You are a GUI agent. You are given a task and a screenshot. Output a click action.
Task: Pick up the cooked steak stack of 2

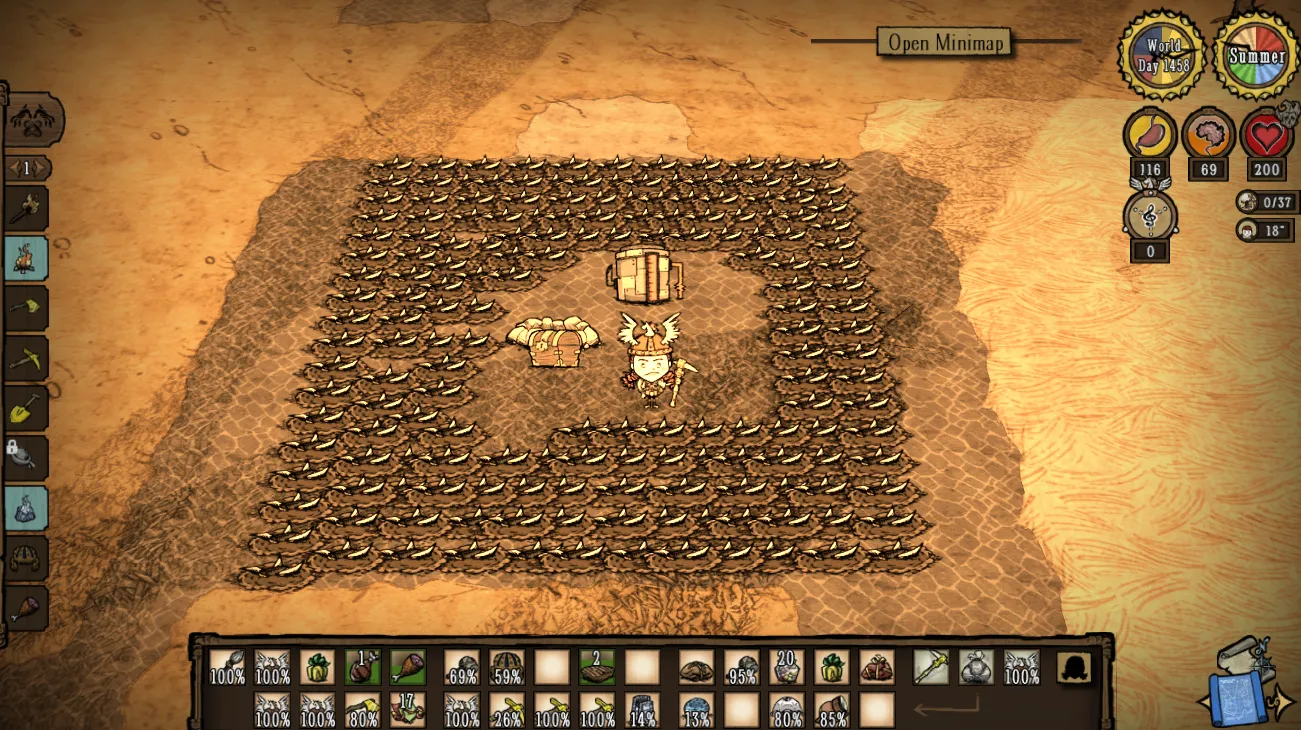click(597, 667)
